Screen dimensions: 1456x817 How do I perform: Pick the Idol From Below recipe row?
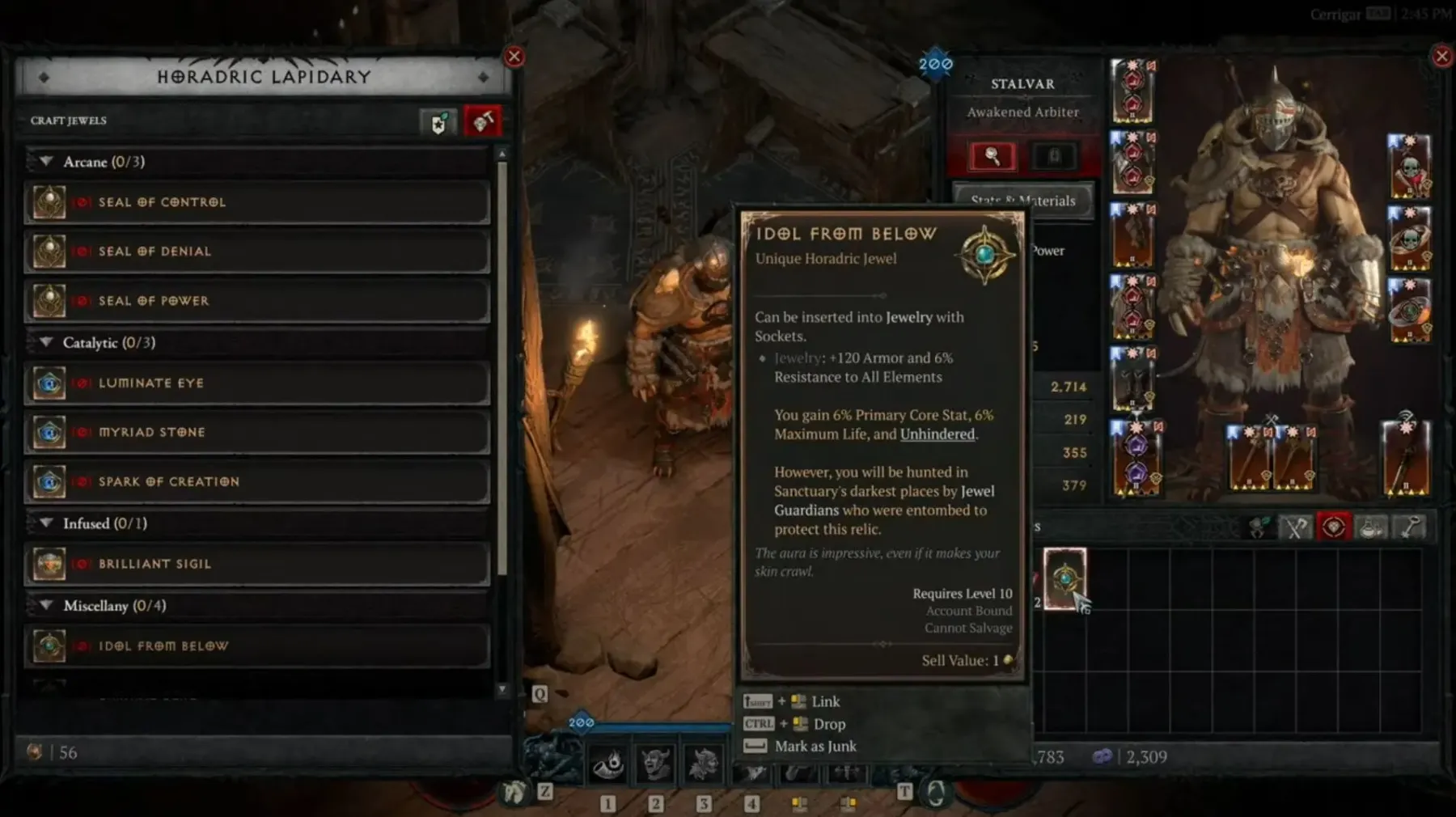[257, 646]
